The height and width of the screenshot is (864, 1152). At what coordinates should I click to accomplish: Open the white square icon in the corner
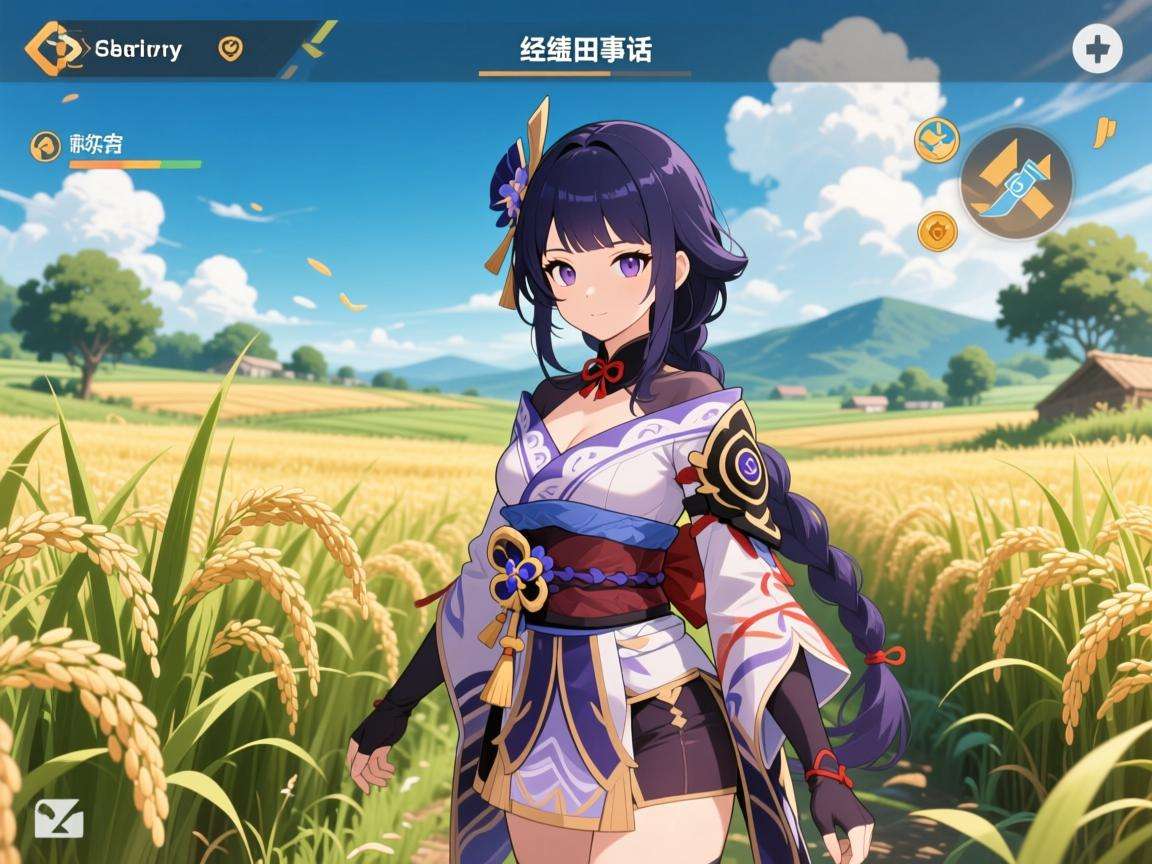coord(58,818)
